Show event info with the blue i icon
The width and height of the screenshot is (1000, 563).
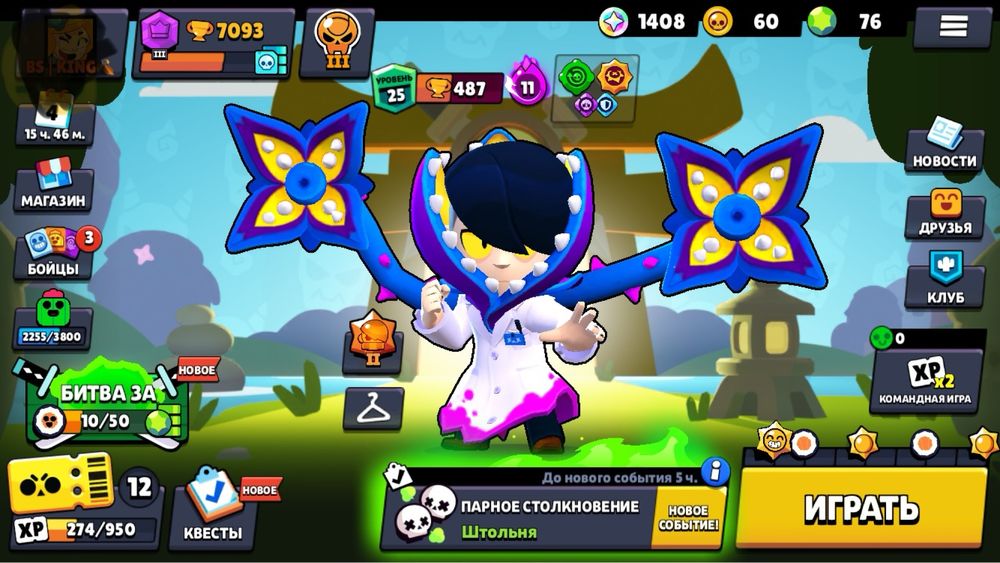pos(714,471)
